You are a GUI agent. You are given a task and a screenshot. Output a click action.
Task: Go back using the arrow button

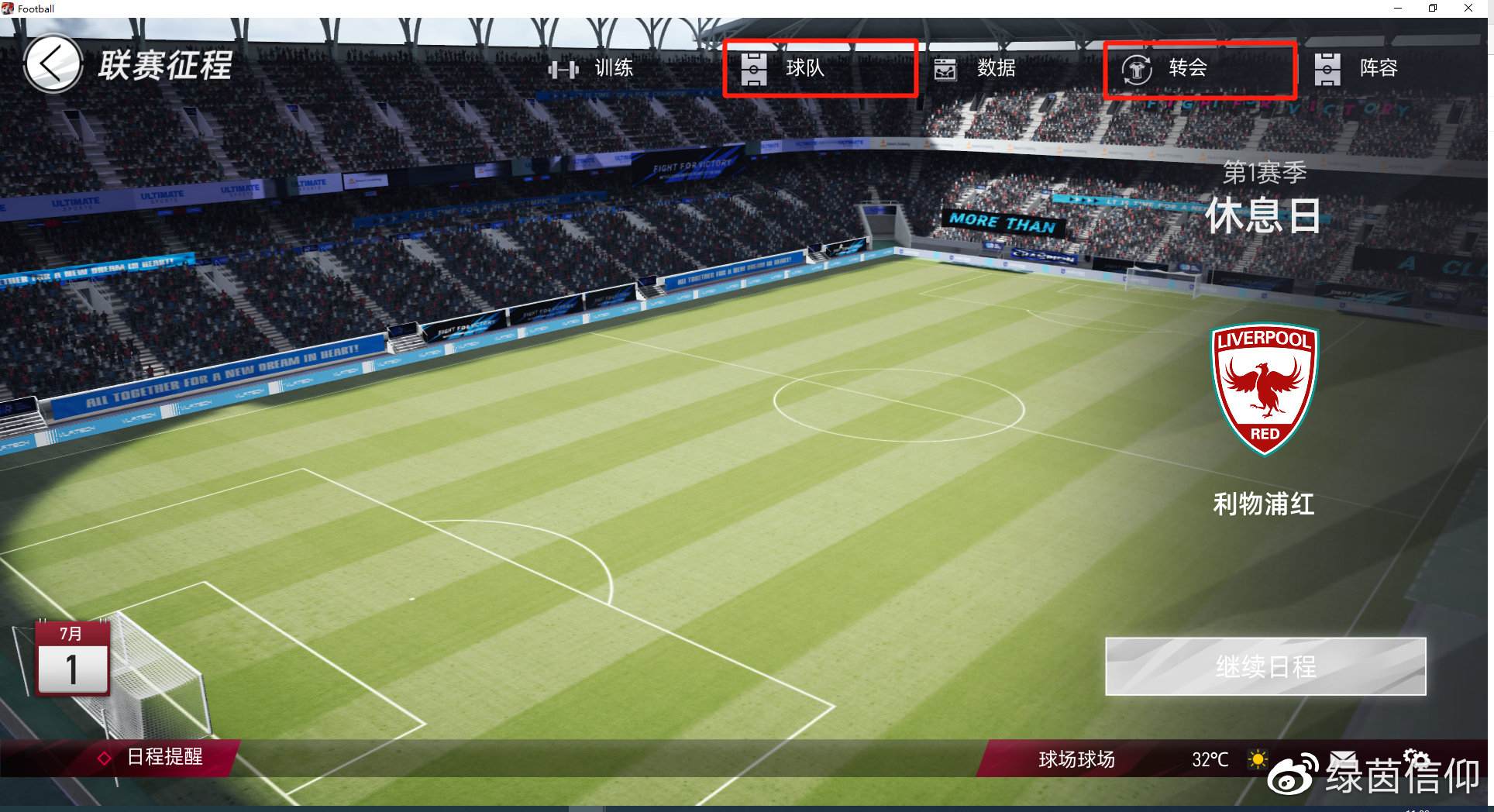pos(53,64)
